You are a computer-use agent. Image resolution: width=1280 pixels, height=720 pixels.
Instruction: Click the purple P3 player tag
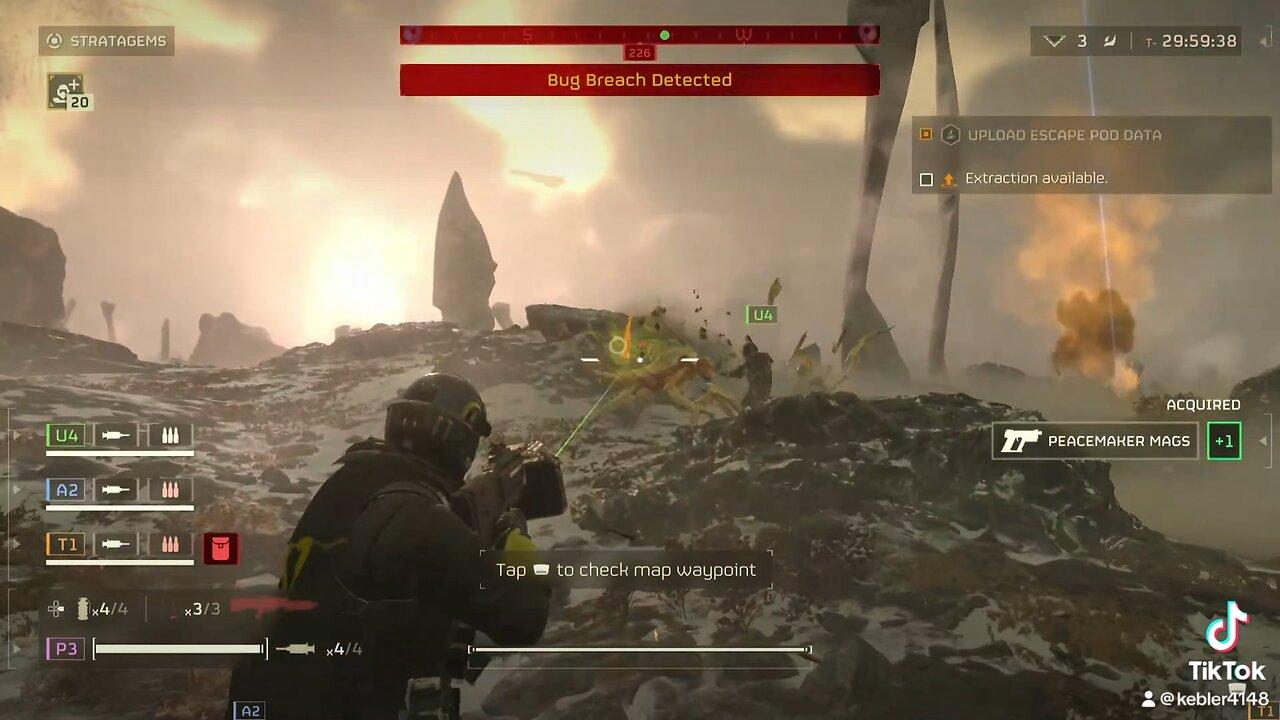click(x=66, y=649)
